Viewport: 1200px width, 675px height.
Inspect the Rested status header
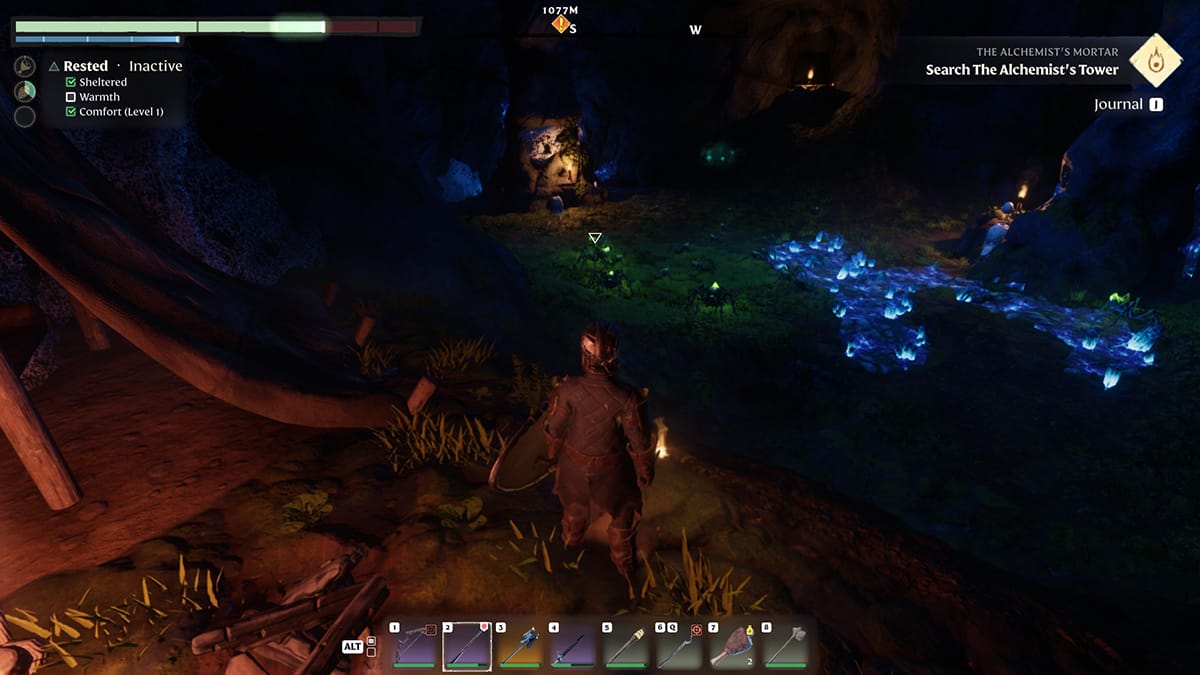(x=86, y=66)
